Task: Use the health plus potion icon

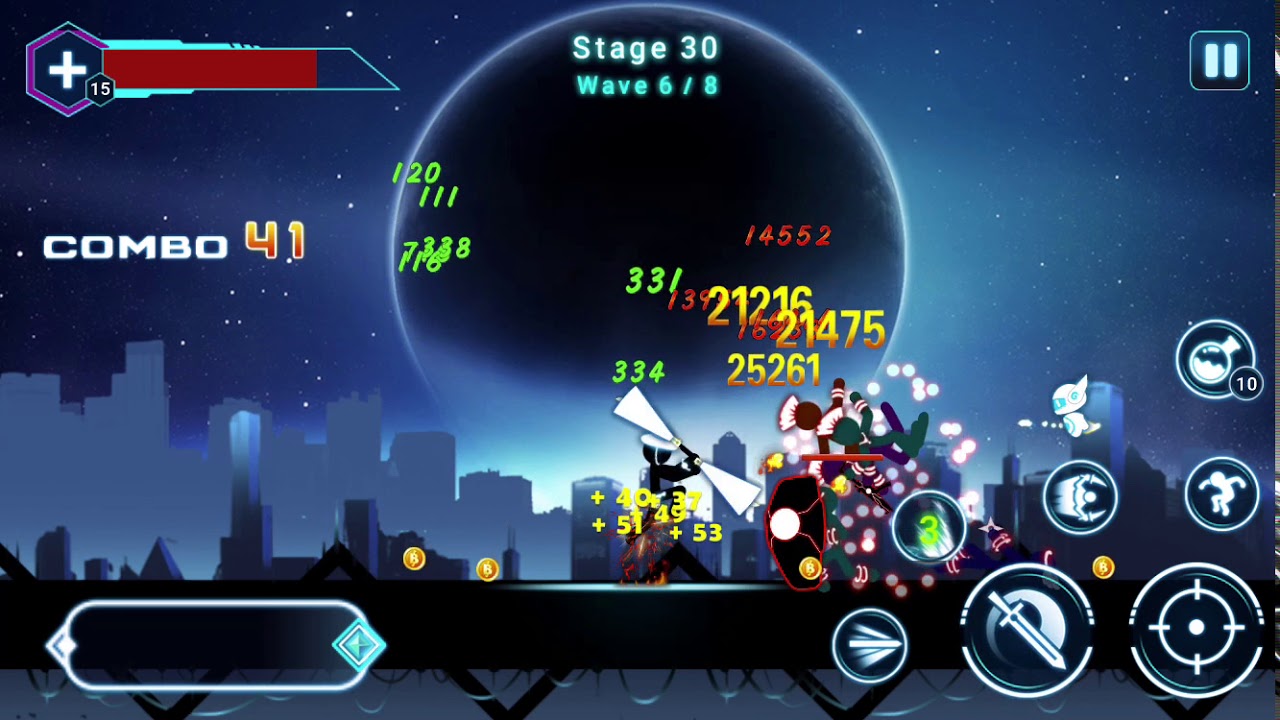Action: pos(68,70)
